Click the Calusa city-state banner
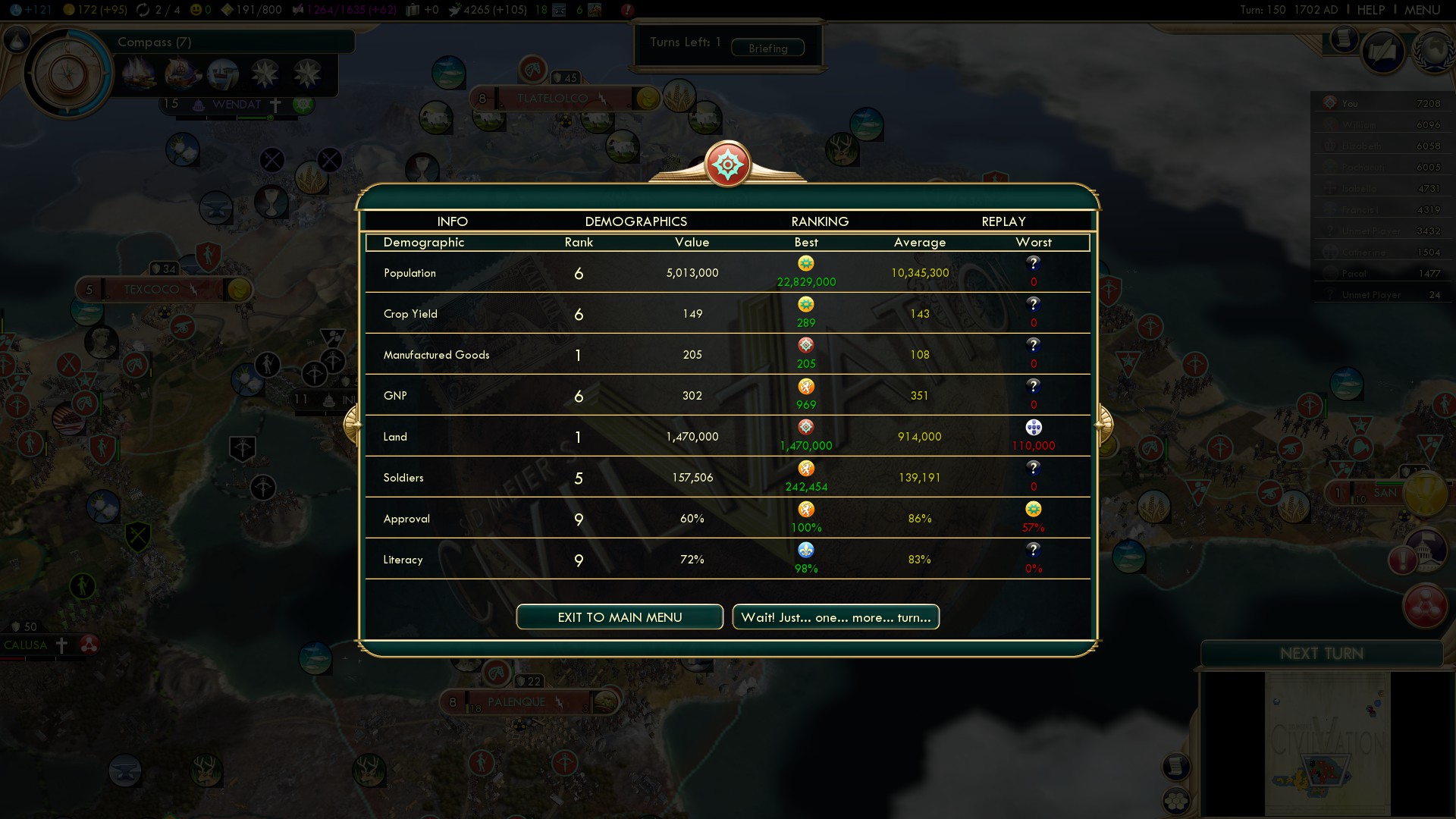This screenshot has width=1456, height=819. click(26, 645)
